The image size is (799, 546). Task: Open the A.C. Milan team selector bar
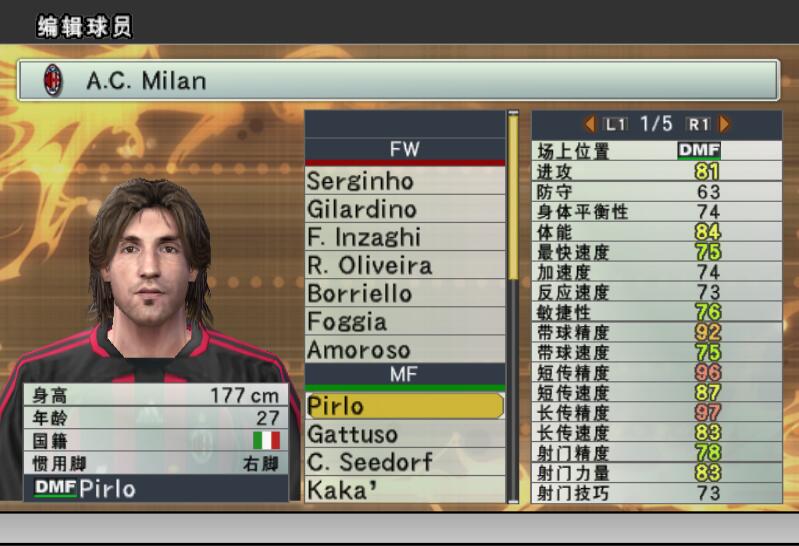[x=398, y=80]
